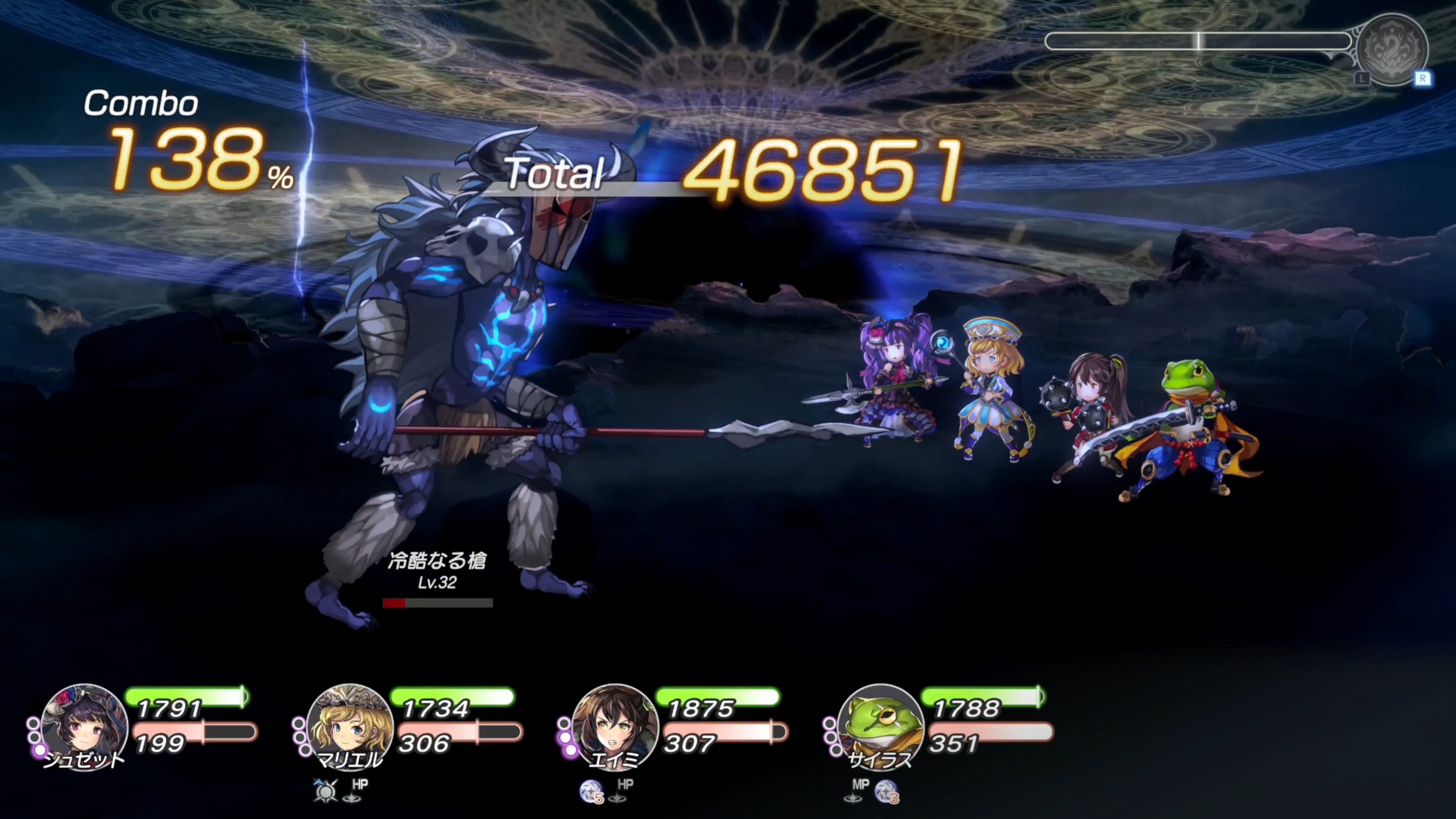Select the エイミ character portrait

coord(615,726)
